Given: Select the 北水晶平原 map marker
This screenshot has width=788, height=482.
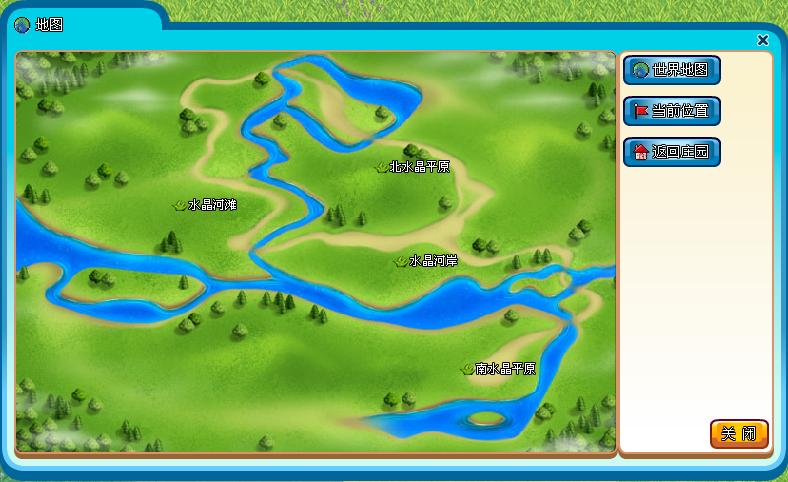Looking at the screenshot, I should click(x=413, y=167).
